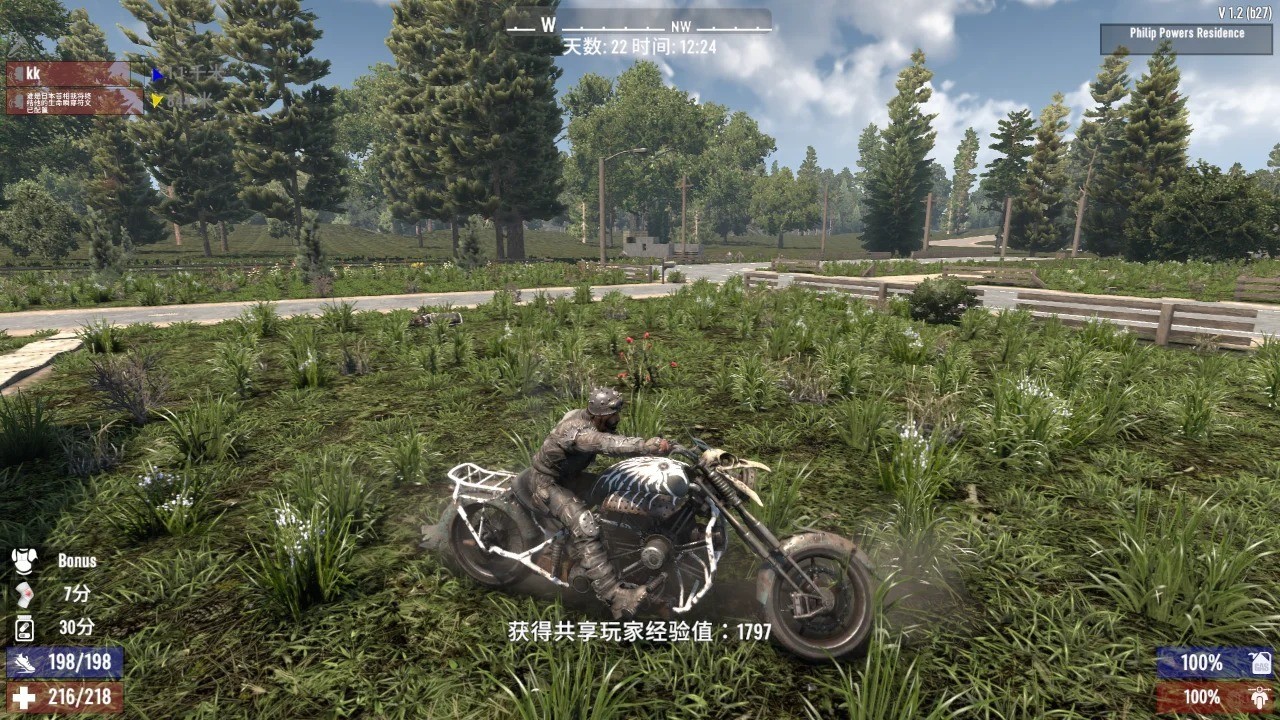Image resolution: width=1280 pixels, height=720 pixels.
Task: Click the blue party member arrow marker
Action: (x=158, y=75)
